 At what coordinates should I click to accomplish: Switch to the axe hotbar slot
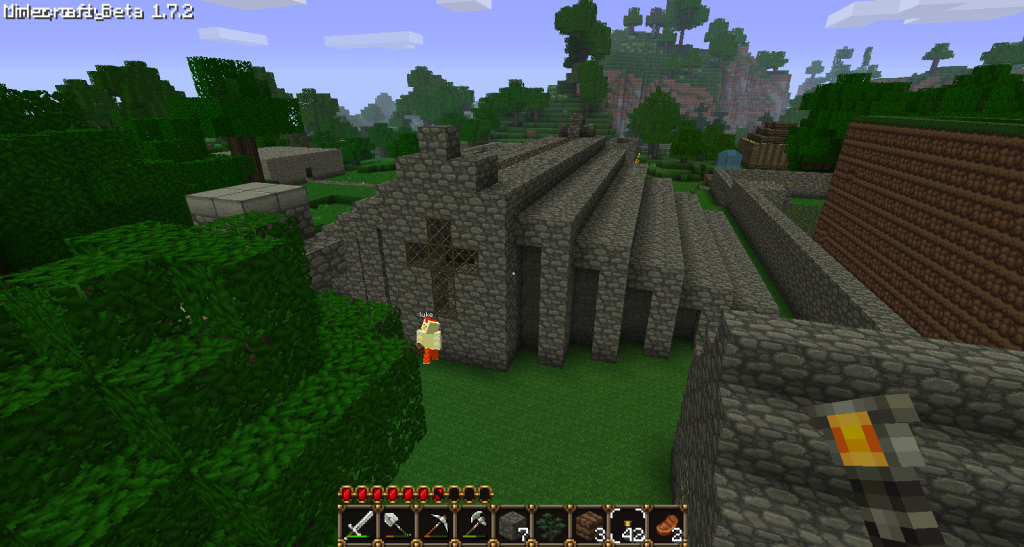474,524
